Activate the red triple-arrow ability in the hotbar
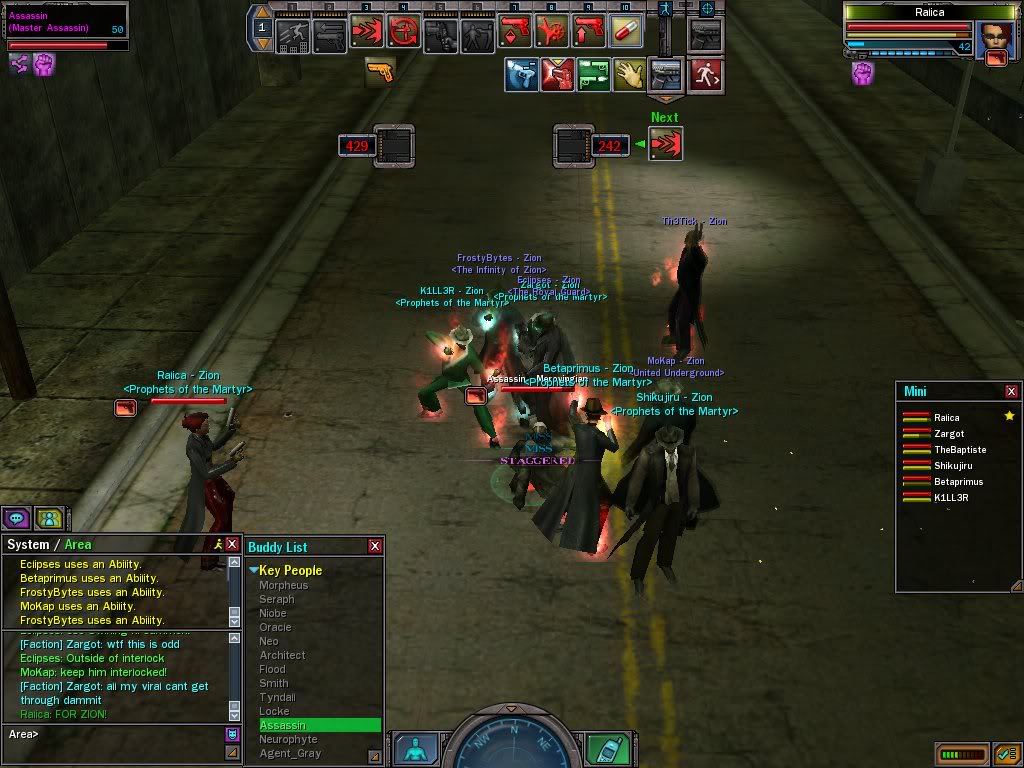 coord(367,33)
